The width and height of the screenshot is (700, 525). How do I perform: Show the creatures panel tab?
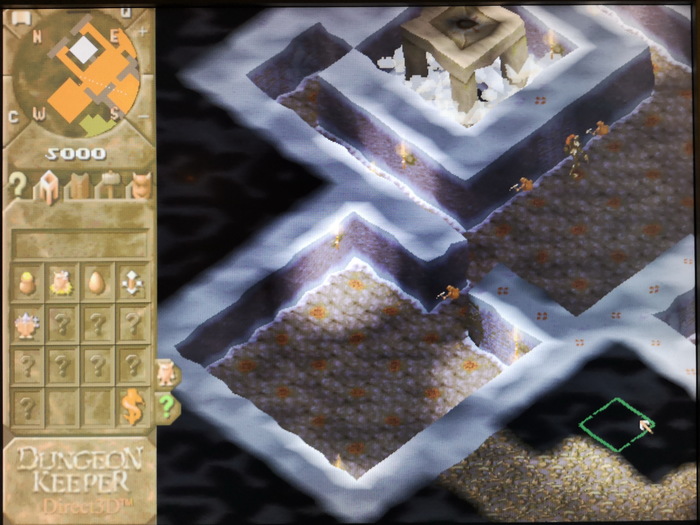pos(139,186)
